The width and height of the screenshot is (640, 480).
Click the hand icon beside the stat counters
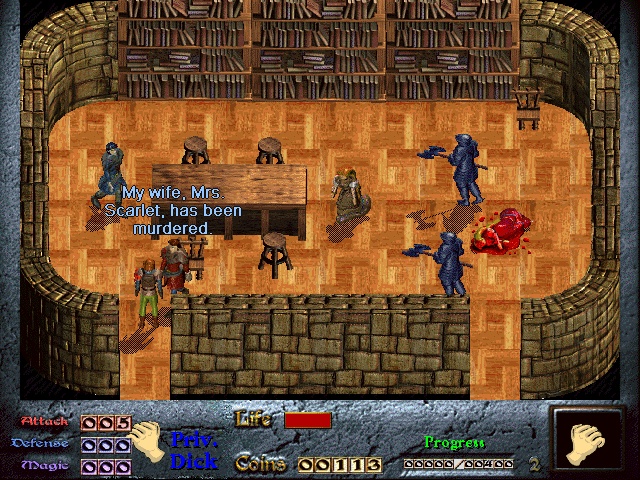pyautogui.click(x=149, y=441)
